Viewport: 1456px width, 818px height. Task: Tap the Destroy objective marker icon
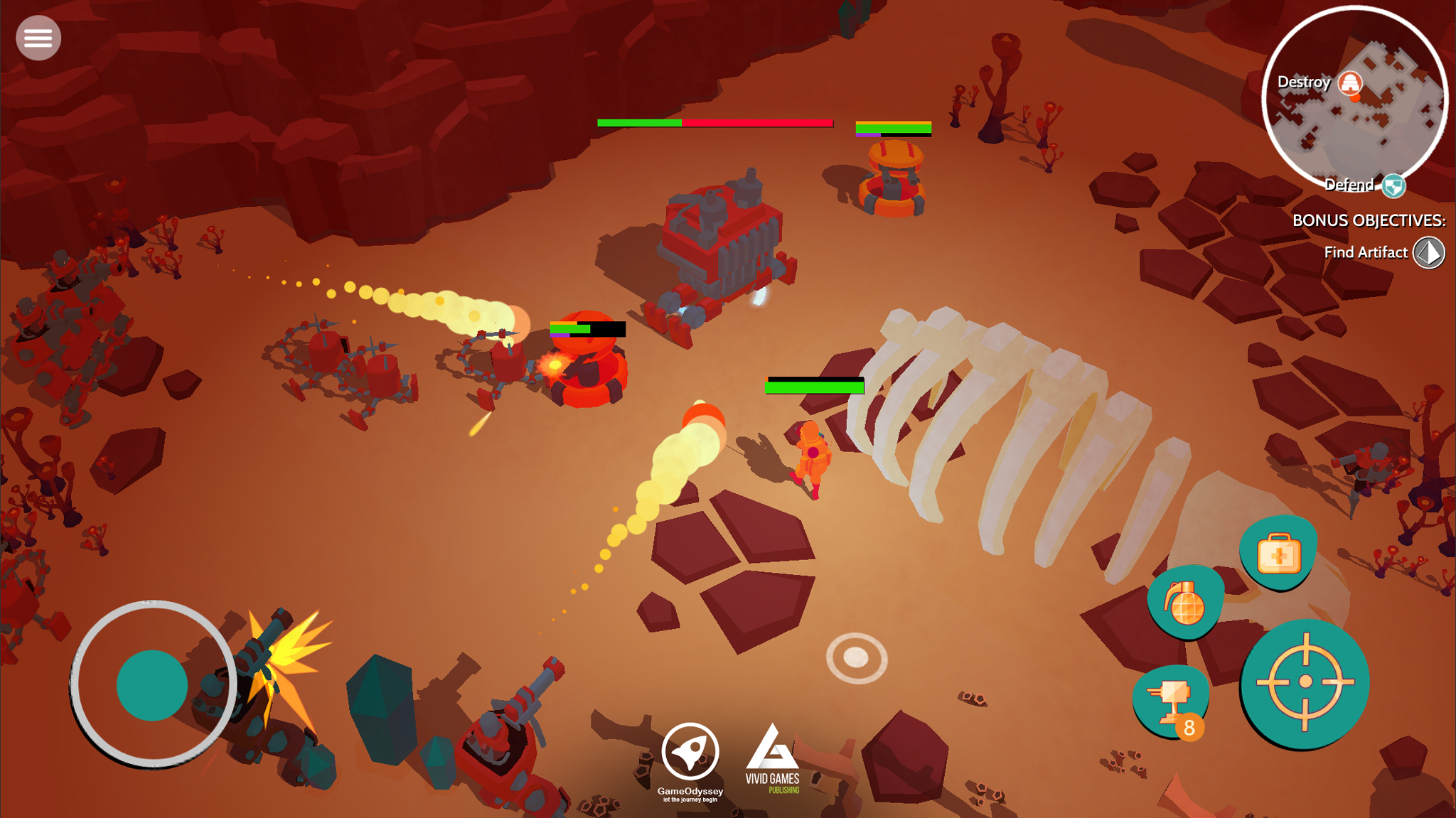pyautogui.click(x=1349, y=81)
